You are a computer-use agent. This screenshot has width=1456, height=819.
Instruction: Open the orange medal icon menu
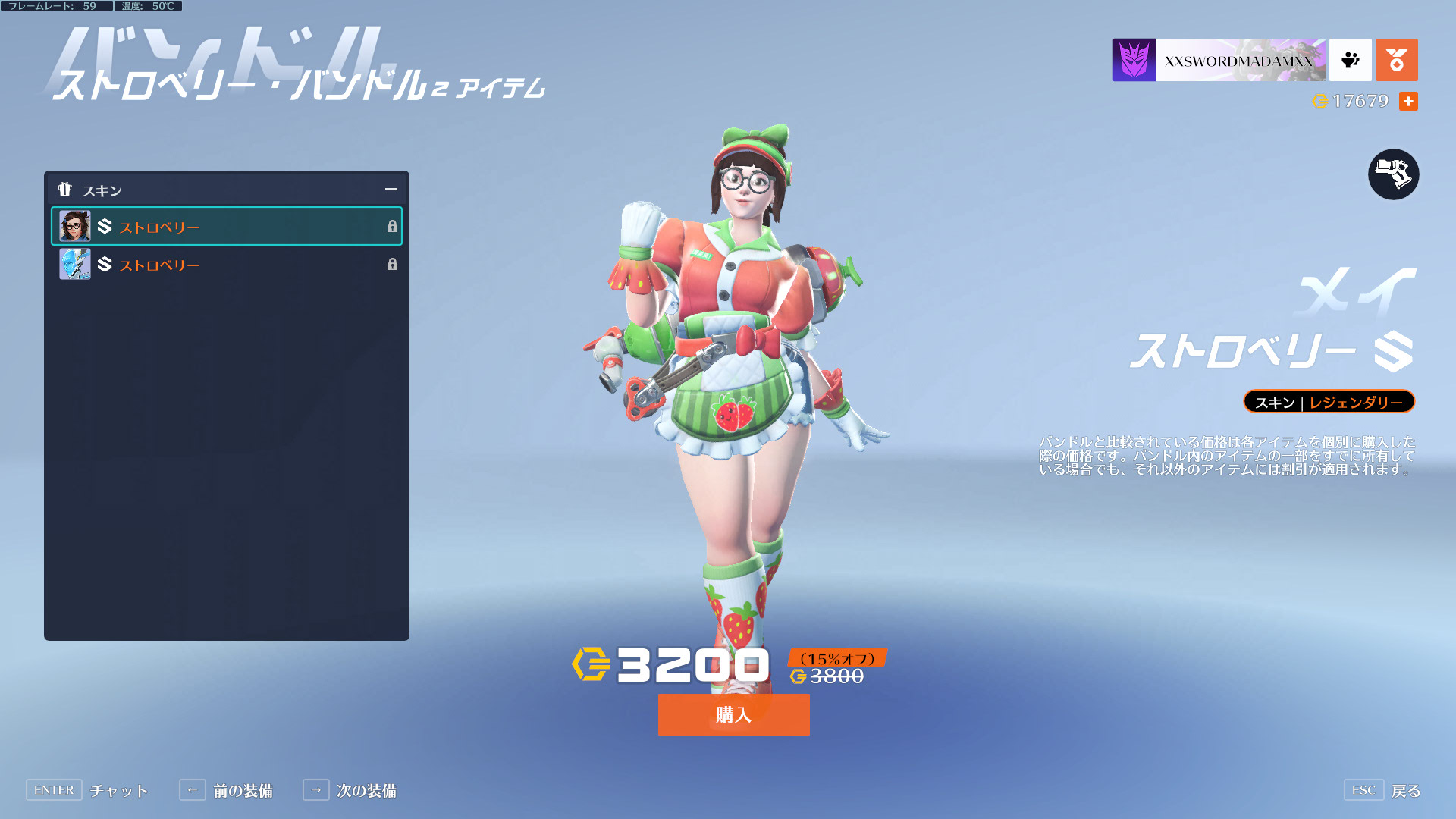pos(1396,60)
